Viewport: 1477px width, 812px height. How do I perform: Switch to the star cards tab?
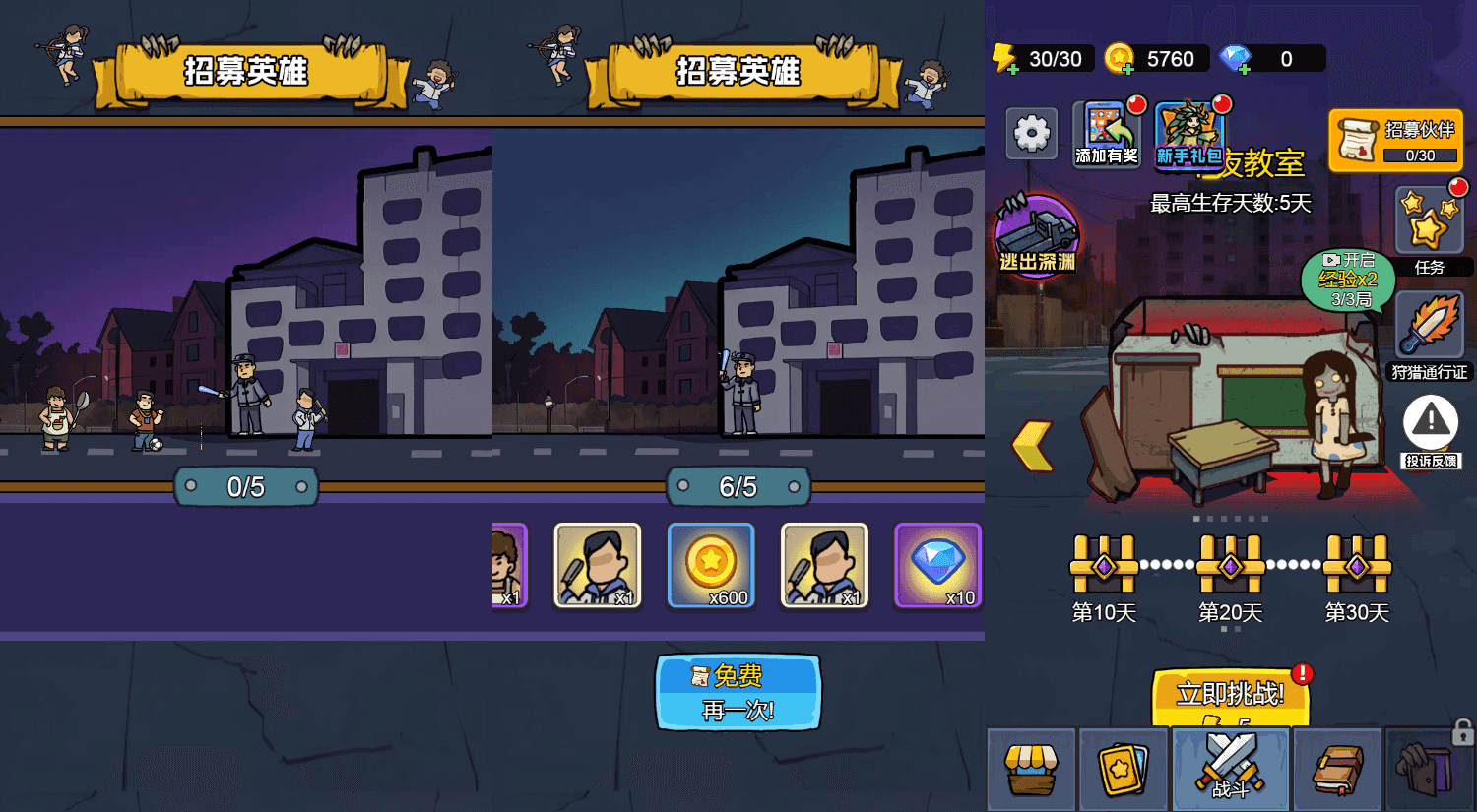click(x=1124, y=769)
